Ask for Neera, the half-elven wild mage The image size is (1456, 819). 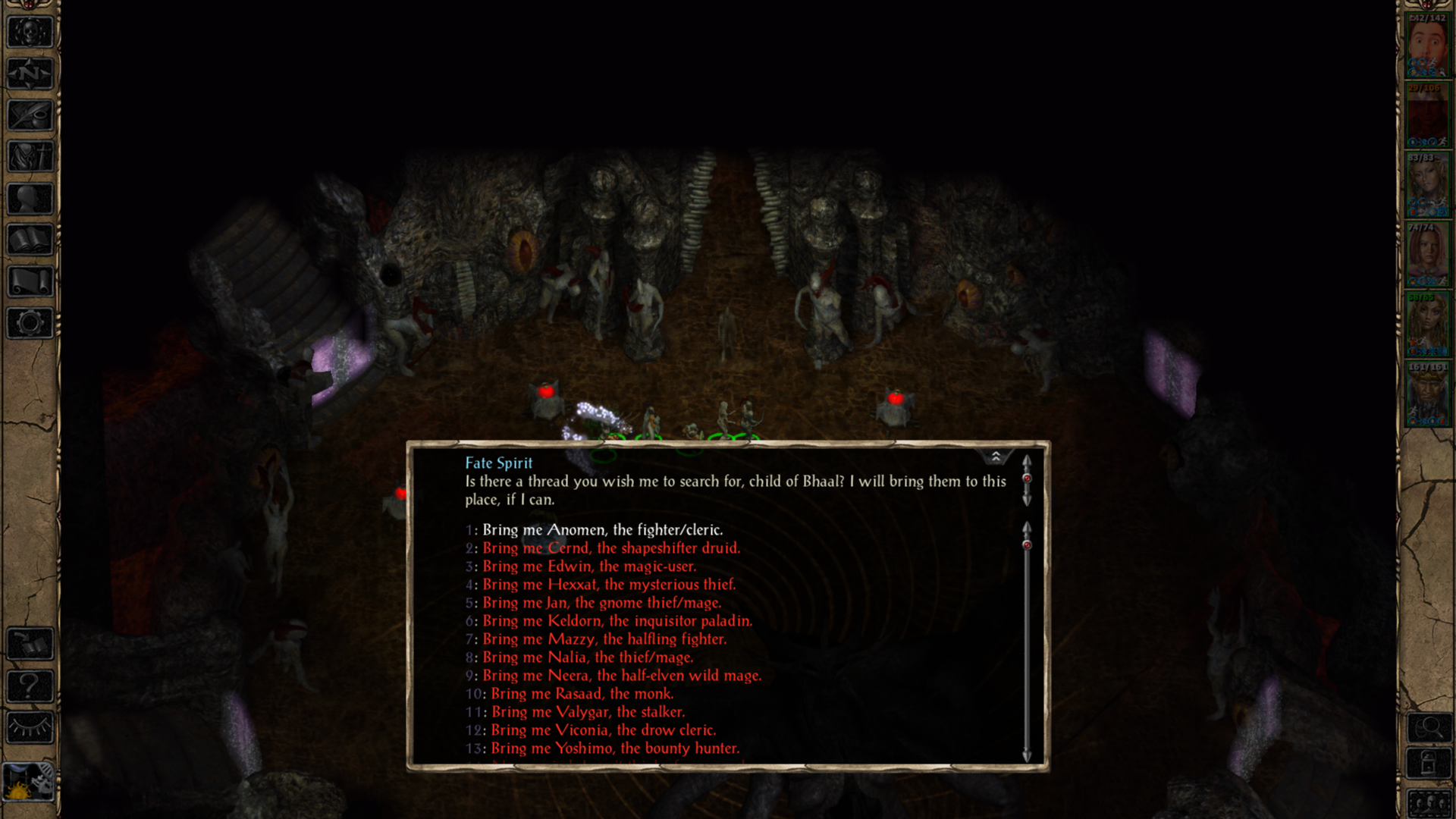pyautogui.click(x=621, y=676)
